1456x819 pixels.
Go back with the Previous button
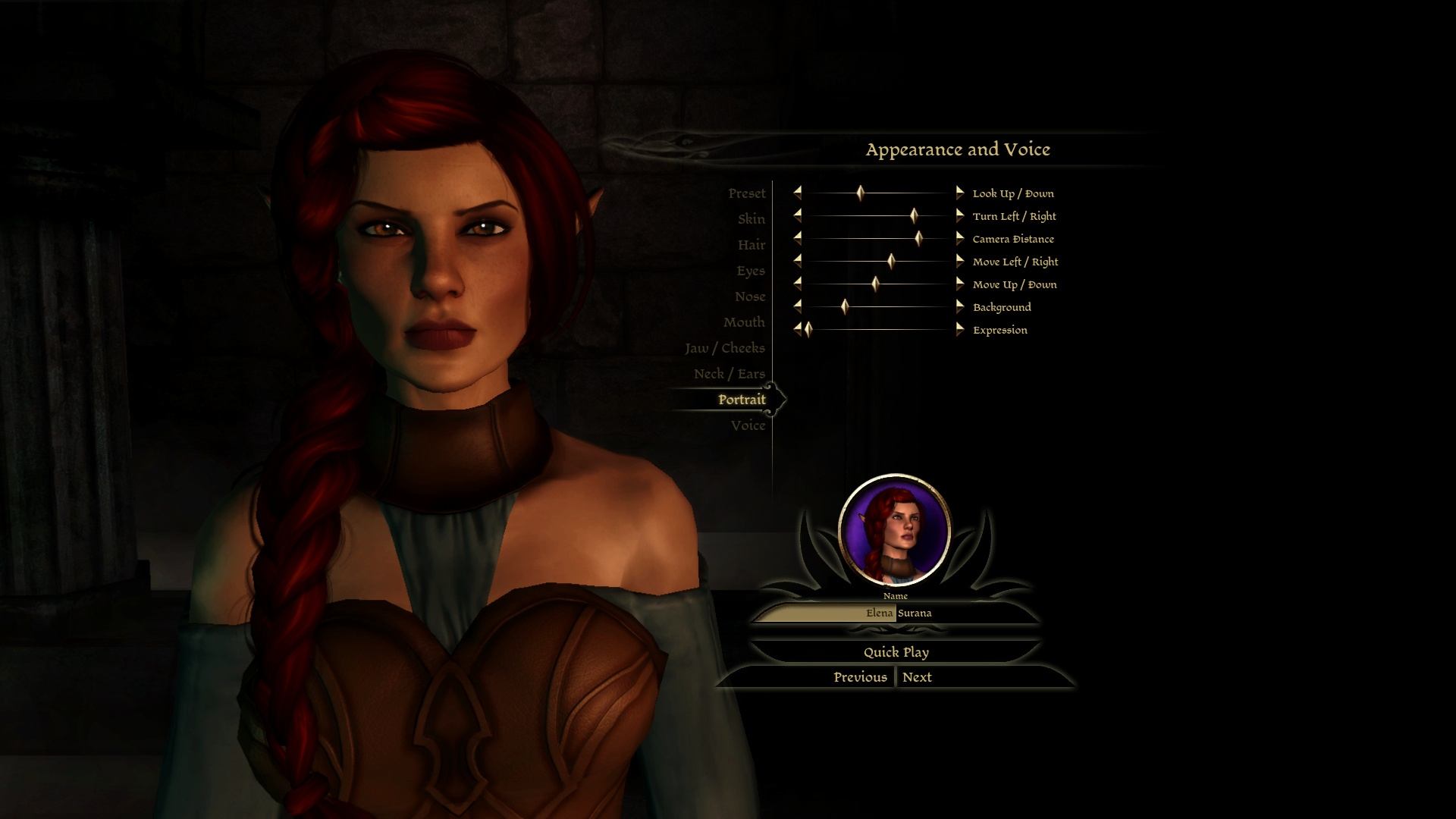coord(860,677)
